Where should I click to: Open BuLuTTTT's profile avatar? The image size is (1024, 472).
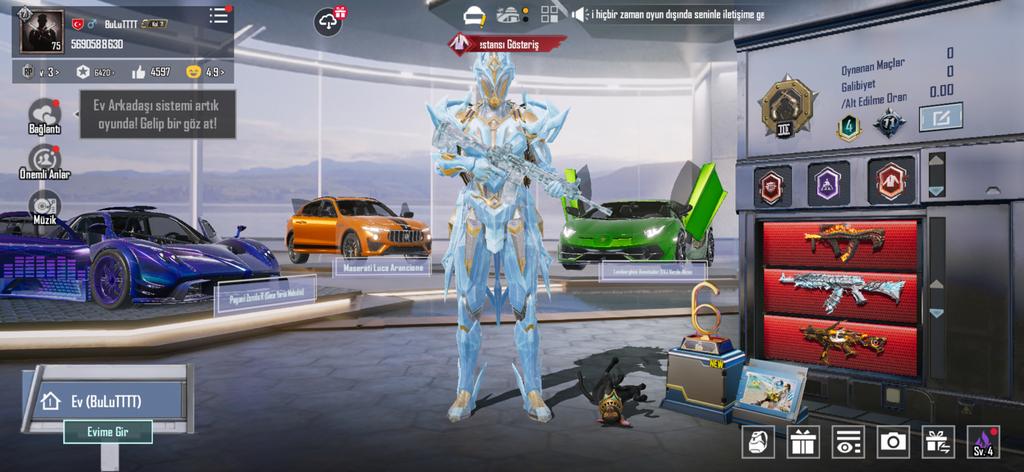click(41, 32)
